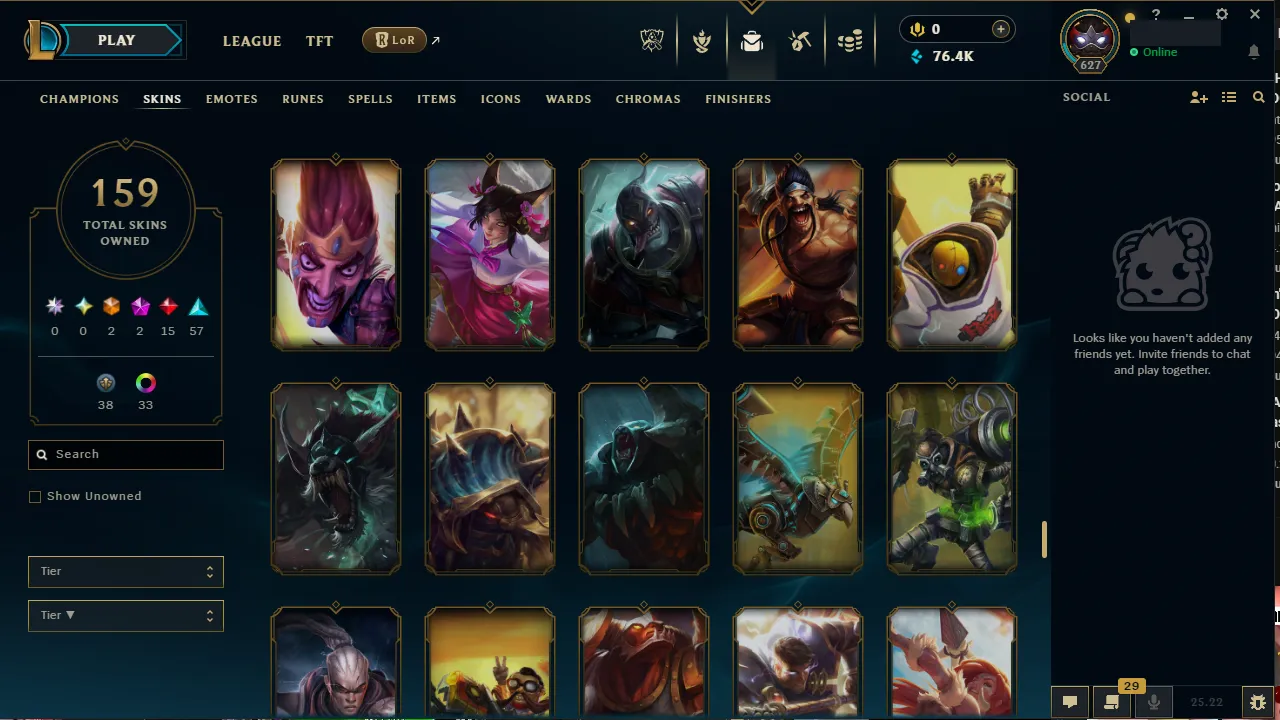Click the add friend icon in Social panel
The width and height of the screenshot is (1280, 720).
(x=1198, y=97)
